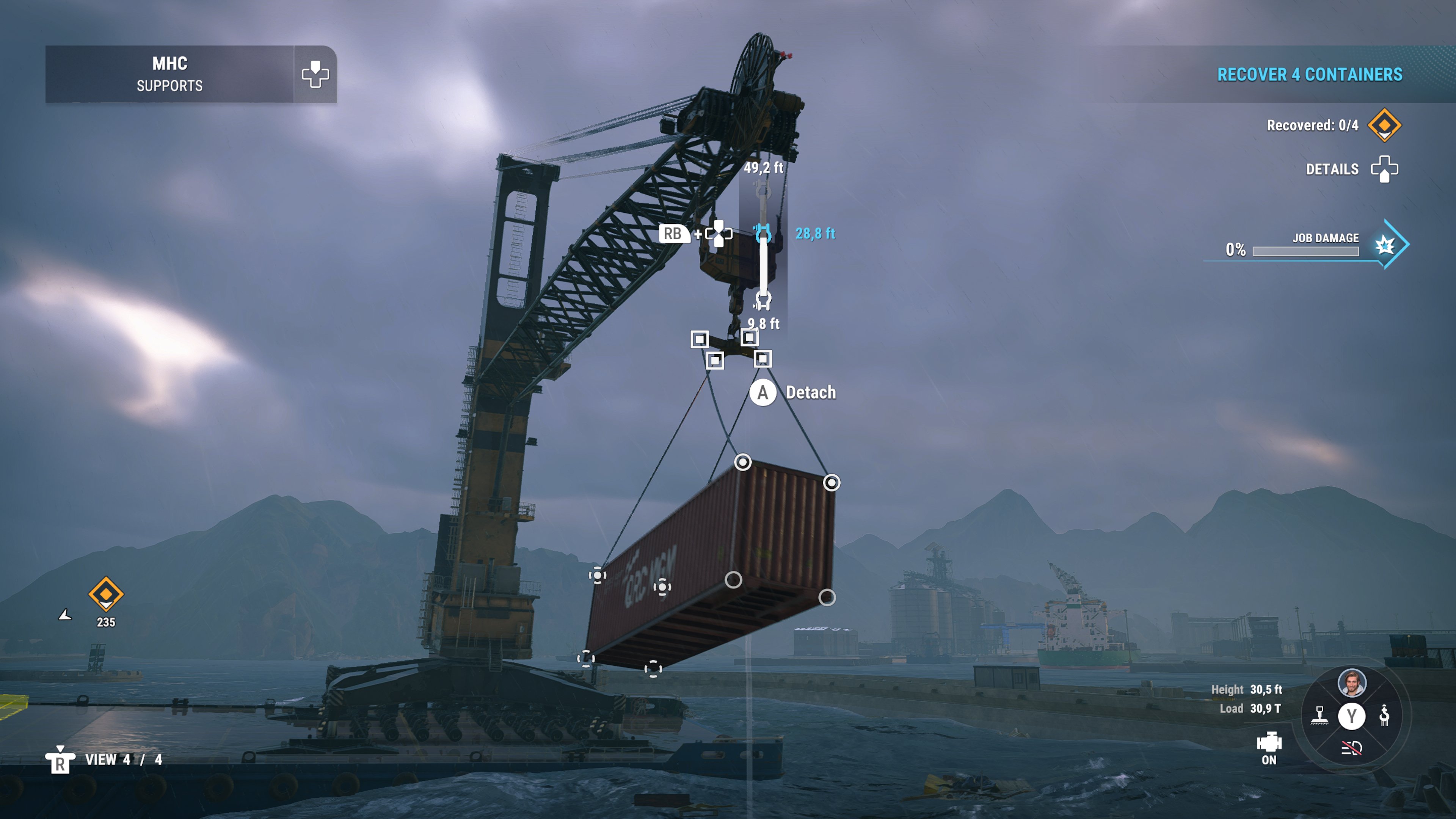Select the orange waypoint marker labeled 235
1456x819 pixels.
click(x=106, y=594)
